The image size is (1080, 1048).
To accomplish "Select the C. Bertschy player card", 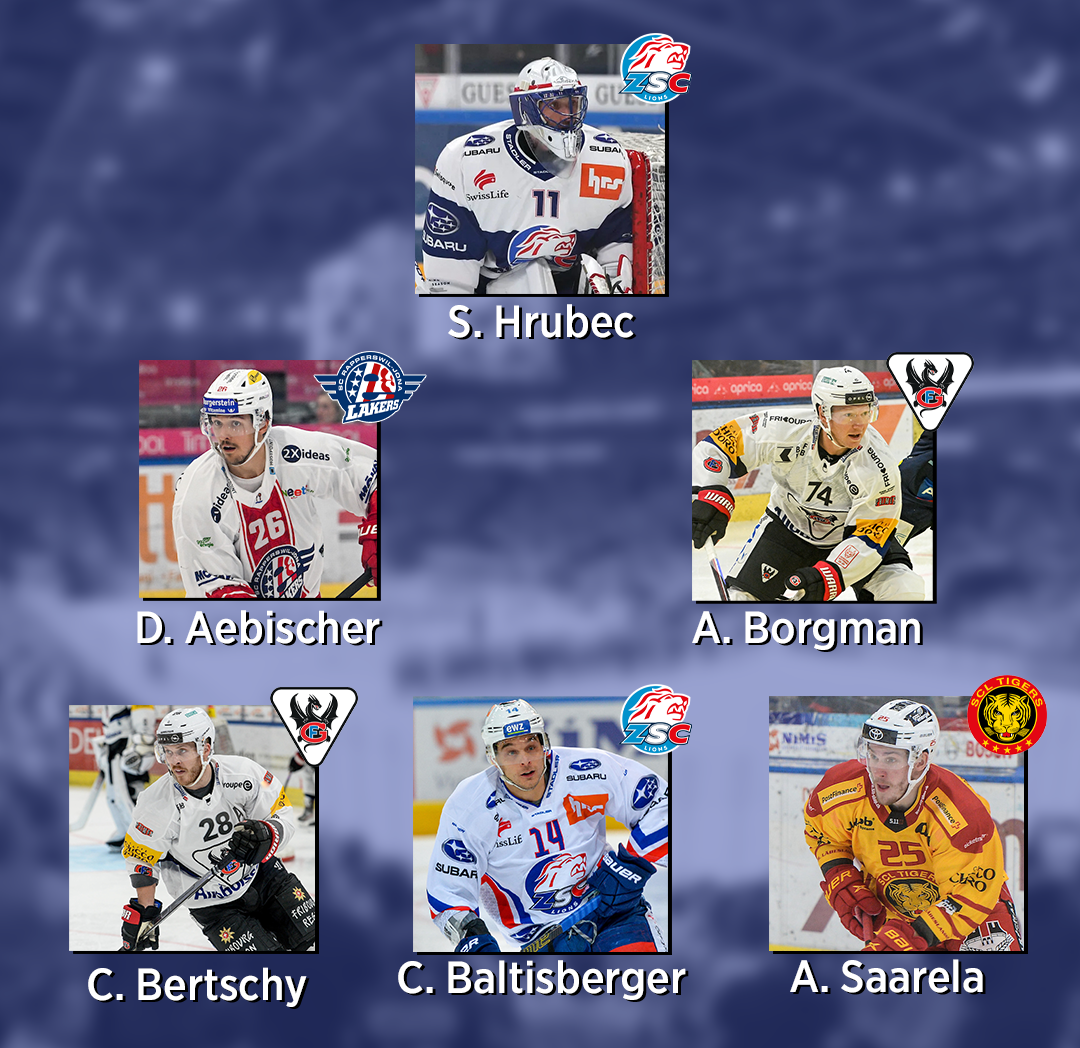I will pos(192,828).
